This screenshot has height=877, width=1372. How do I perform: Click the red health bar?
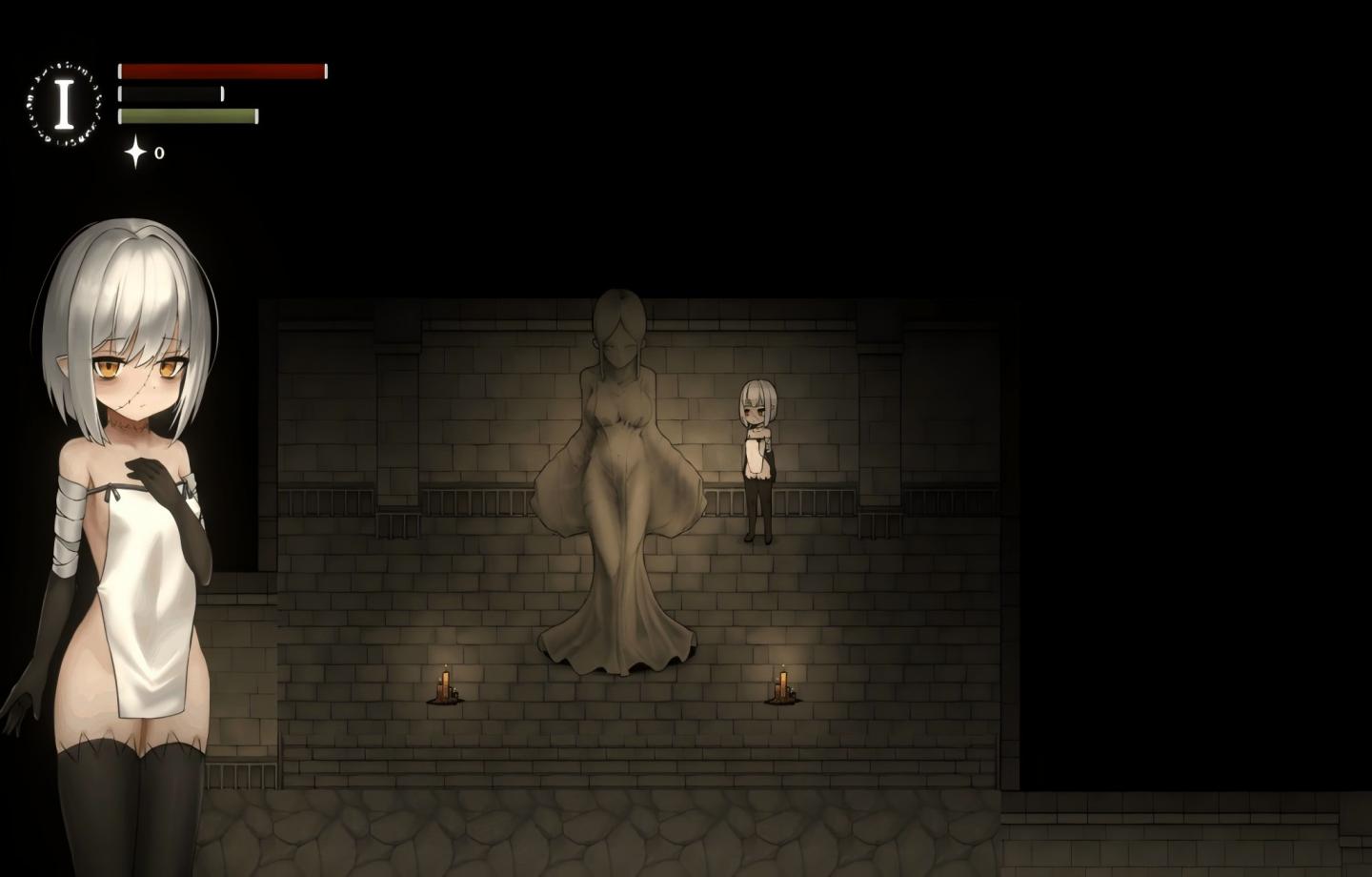219,69
